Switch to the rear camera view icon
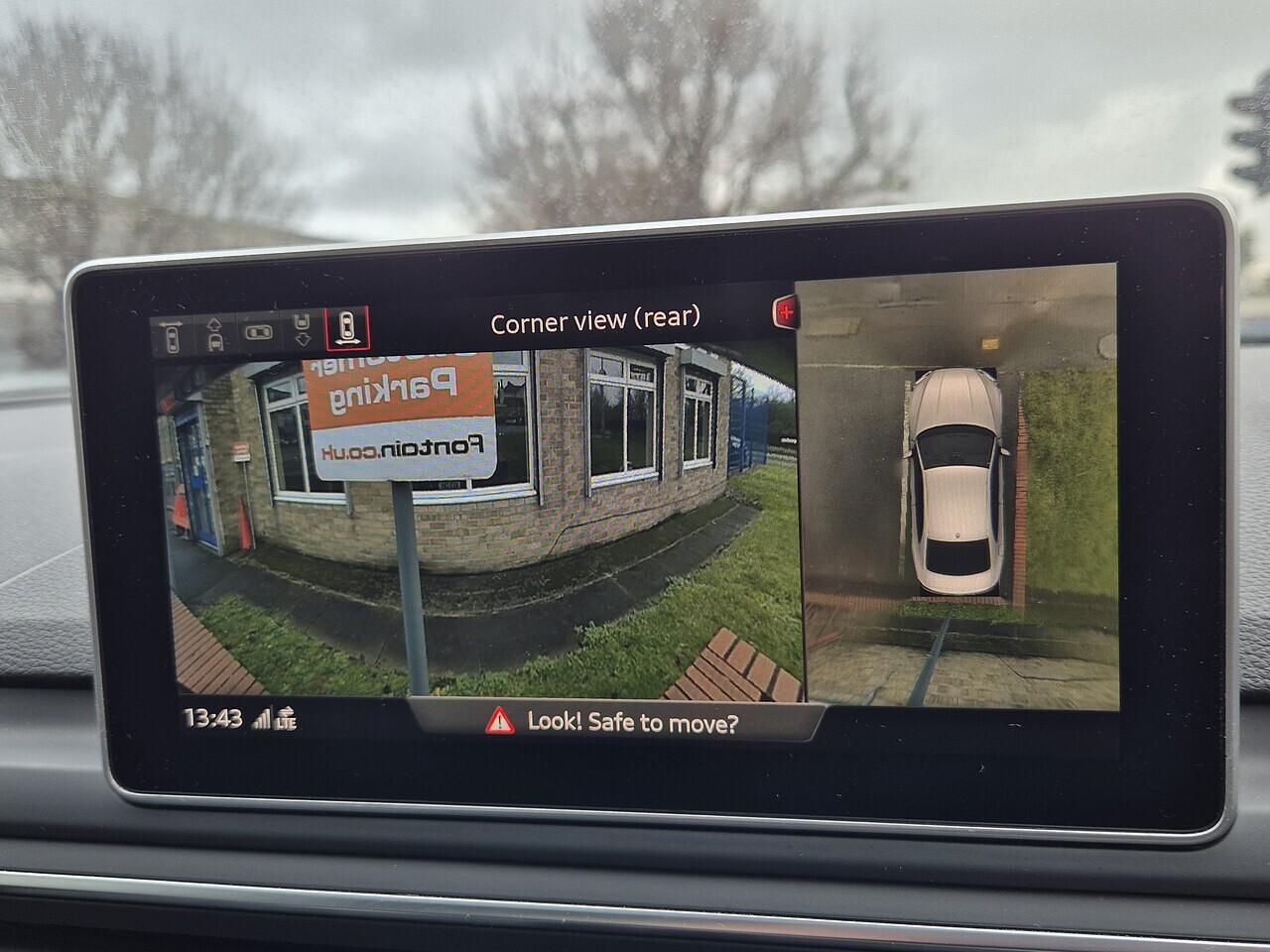Viewport: 1270px width, 952px height. (303, 330)
